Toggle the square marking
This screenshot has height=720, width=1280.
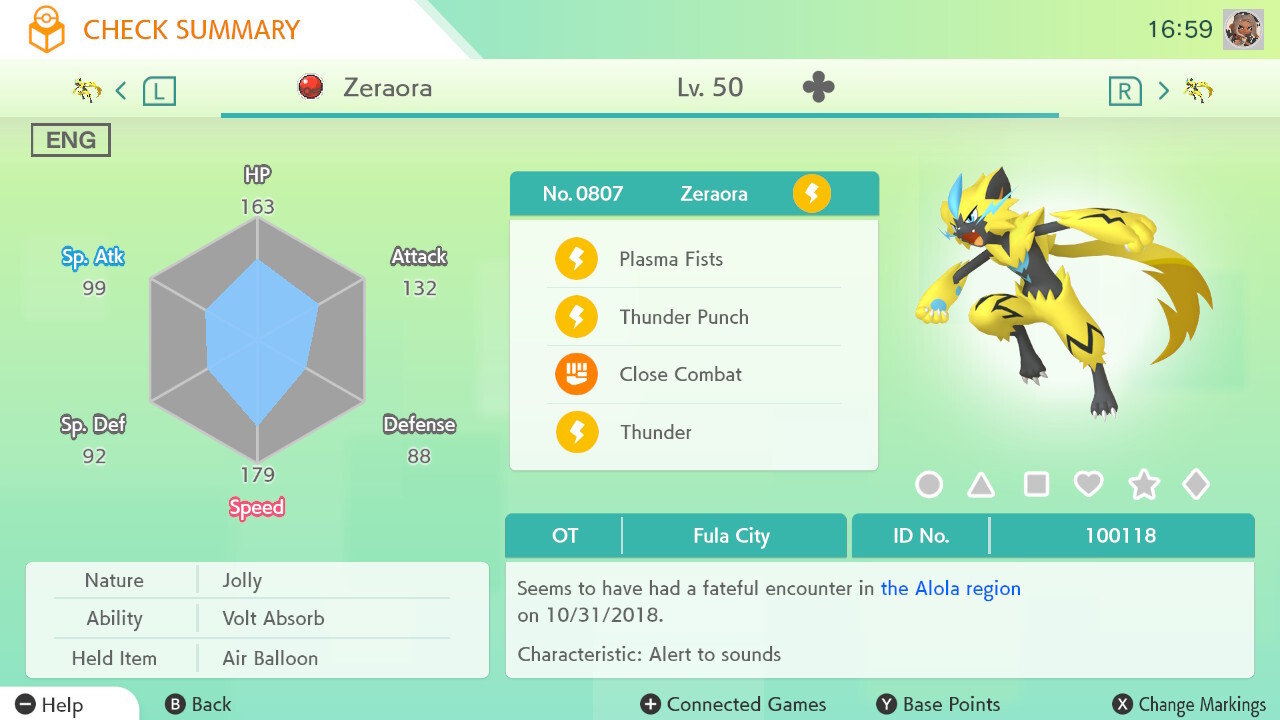(1036, 485)
